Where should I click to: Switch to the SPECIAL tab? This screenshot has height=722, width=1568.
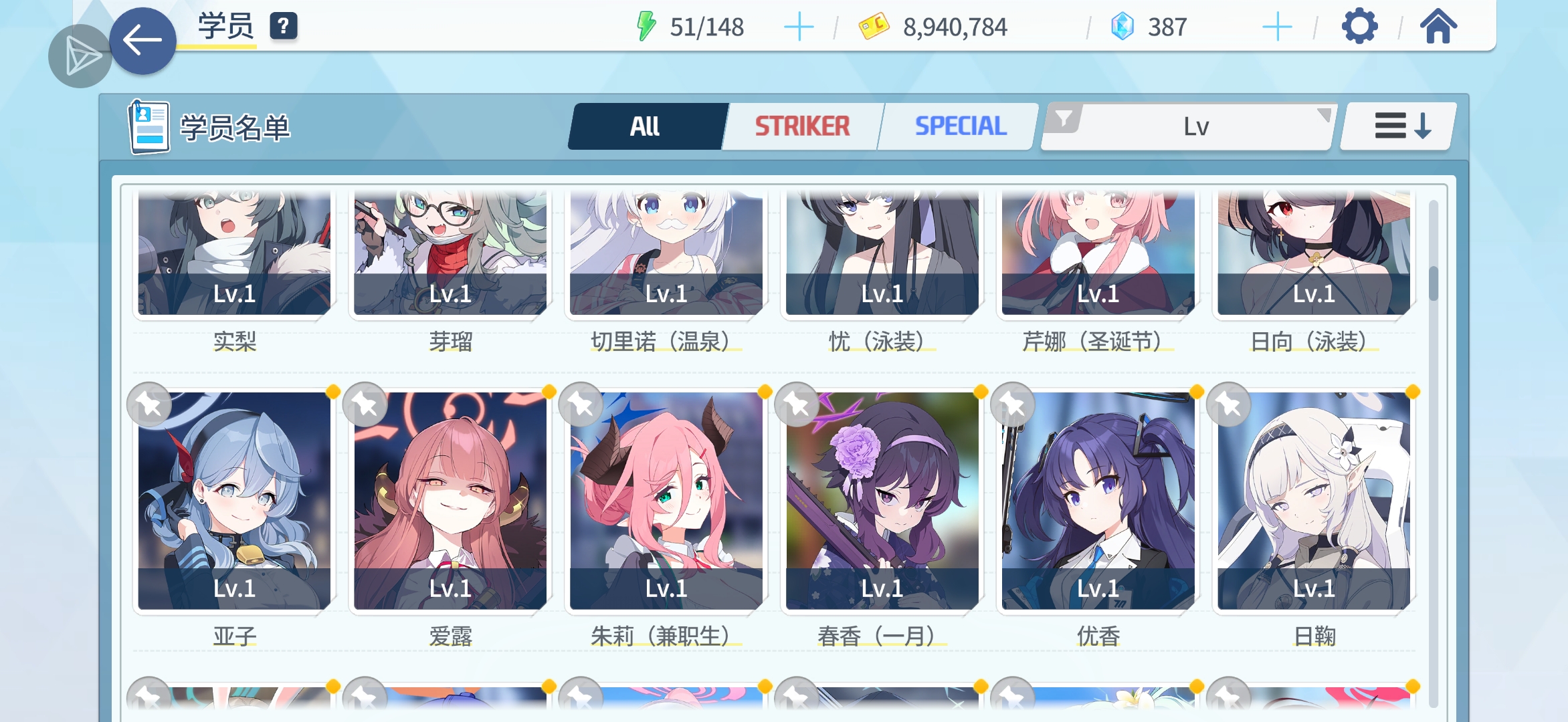(x=961, y=126)
